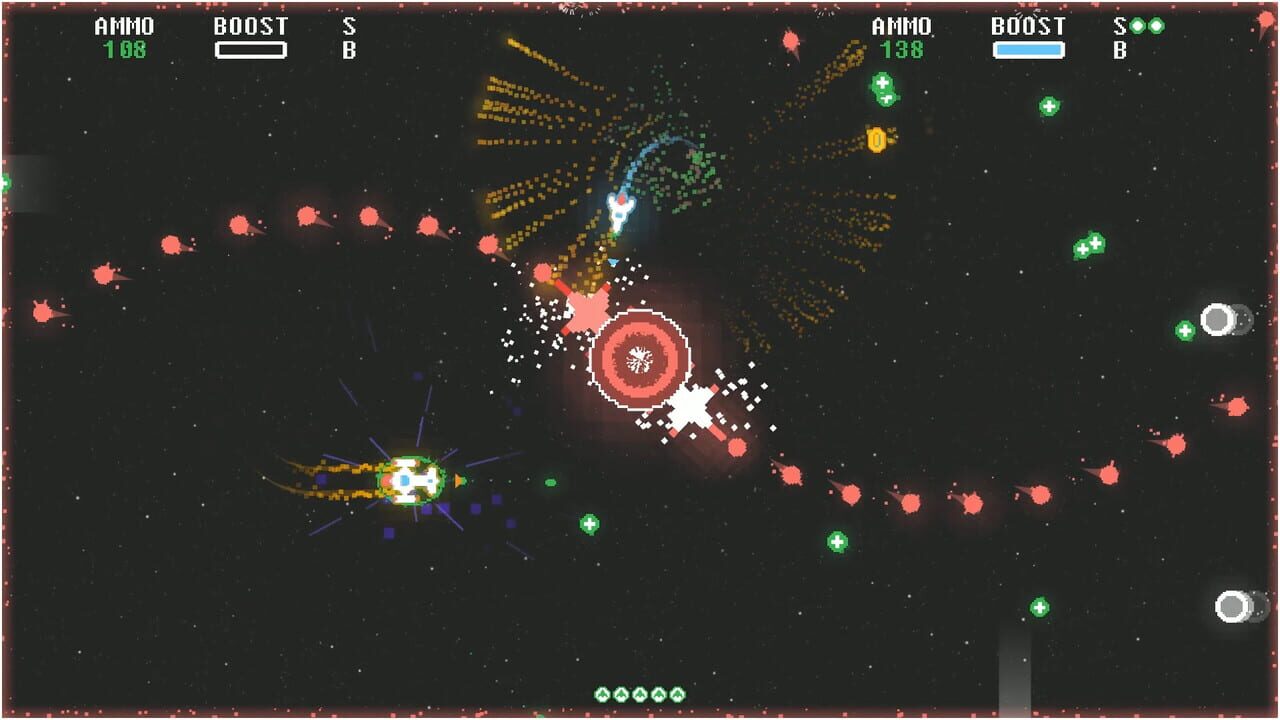Click the leftmost green arrow icon at bottom
This screenshot has height=720, width=1280.
pos(602,694)
